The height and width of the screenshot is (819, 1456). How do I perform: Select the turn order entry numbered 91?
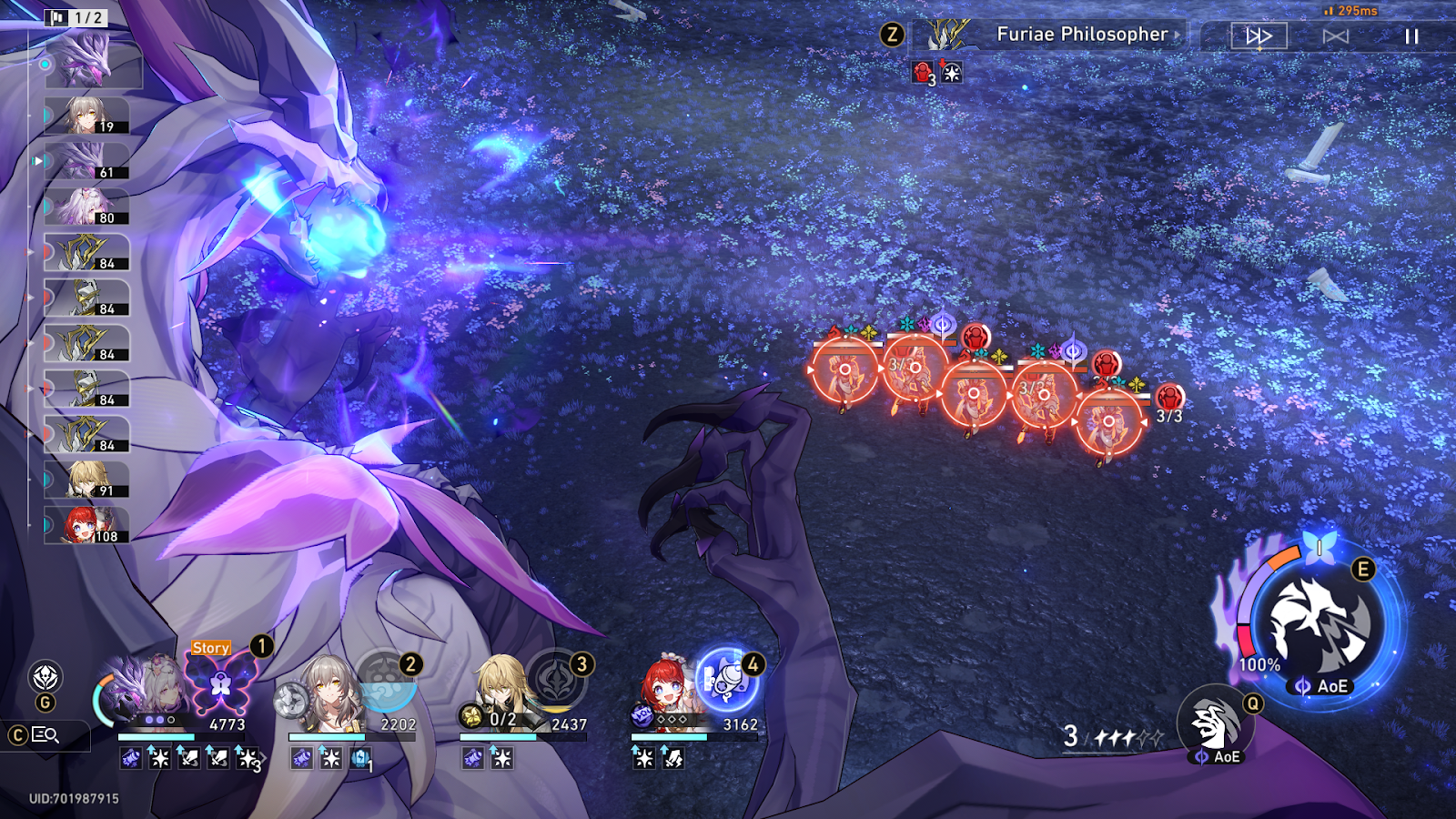[x=87, y=480]
